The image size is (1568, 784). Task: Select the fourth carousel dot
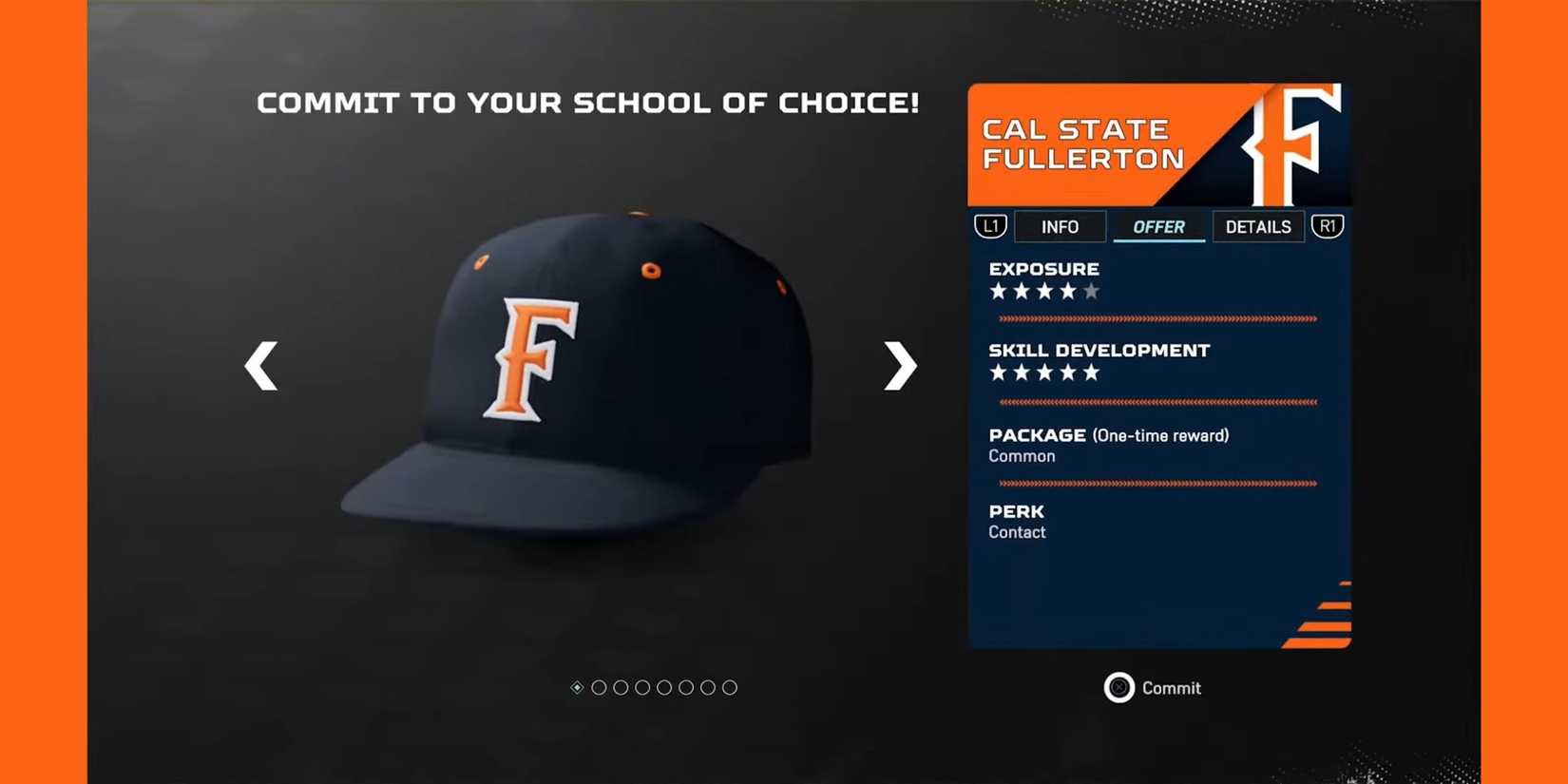643,687
